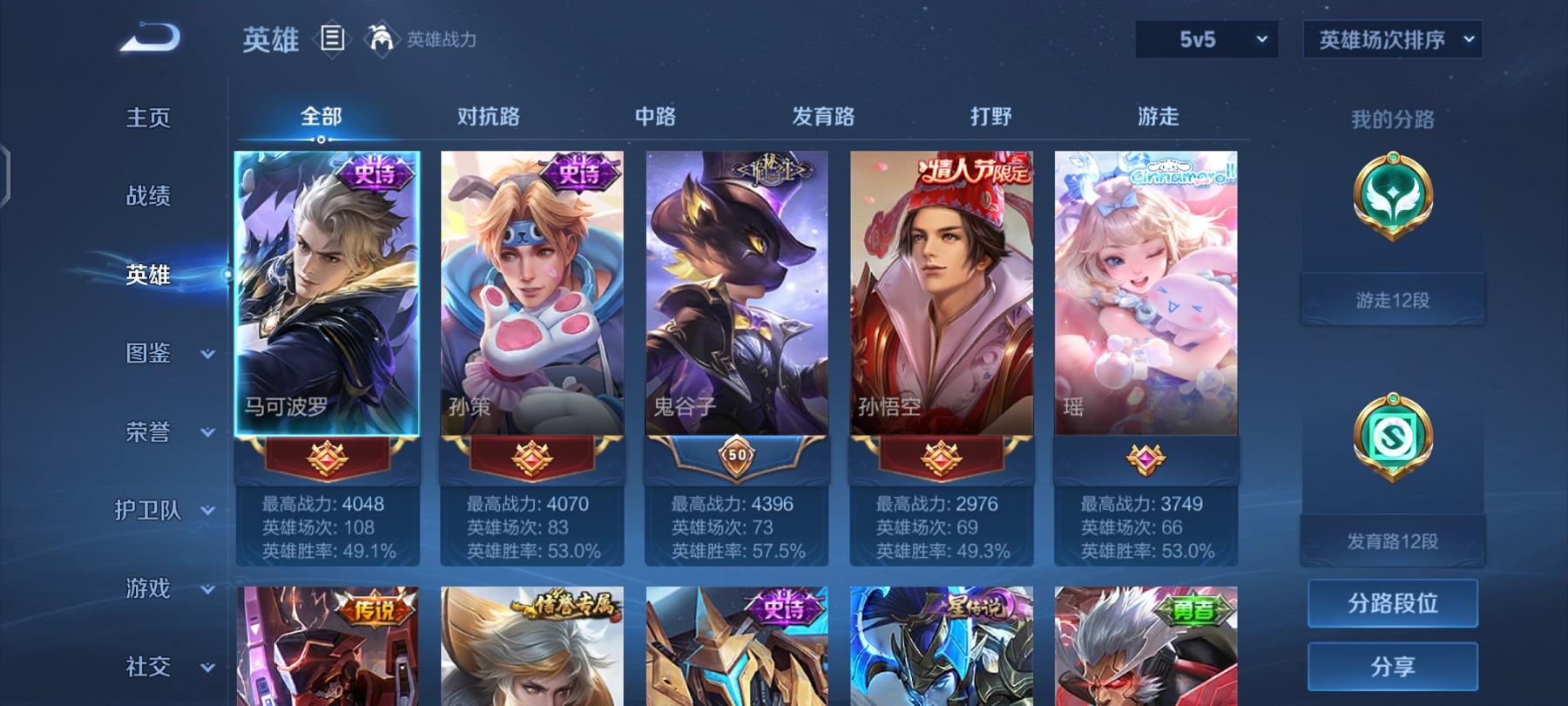Open the hero list icon beside 英雄 title

[334, 37]
